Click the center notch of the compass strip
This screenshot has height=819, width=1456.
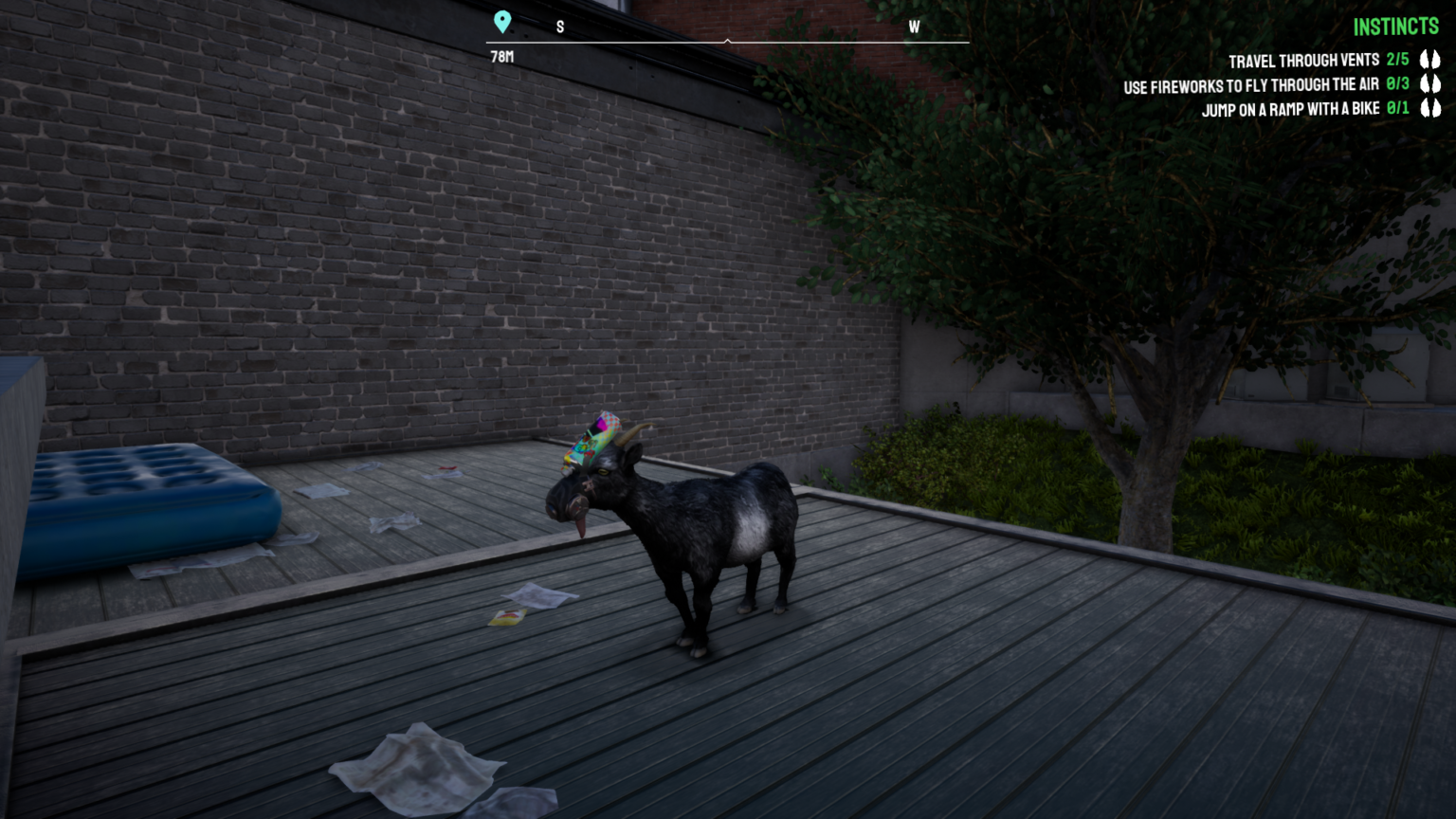point(728,40)
